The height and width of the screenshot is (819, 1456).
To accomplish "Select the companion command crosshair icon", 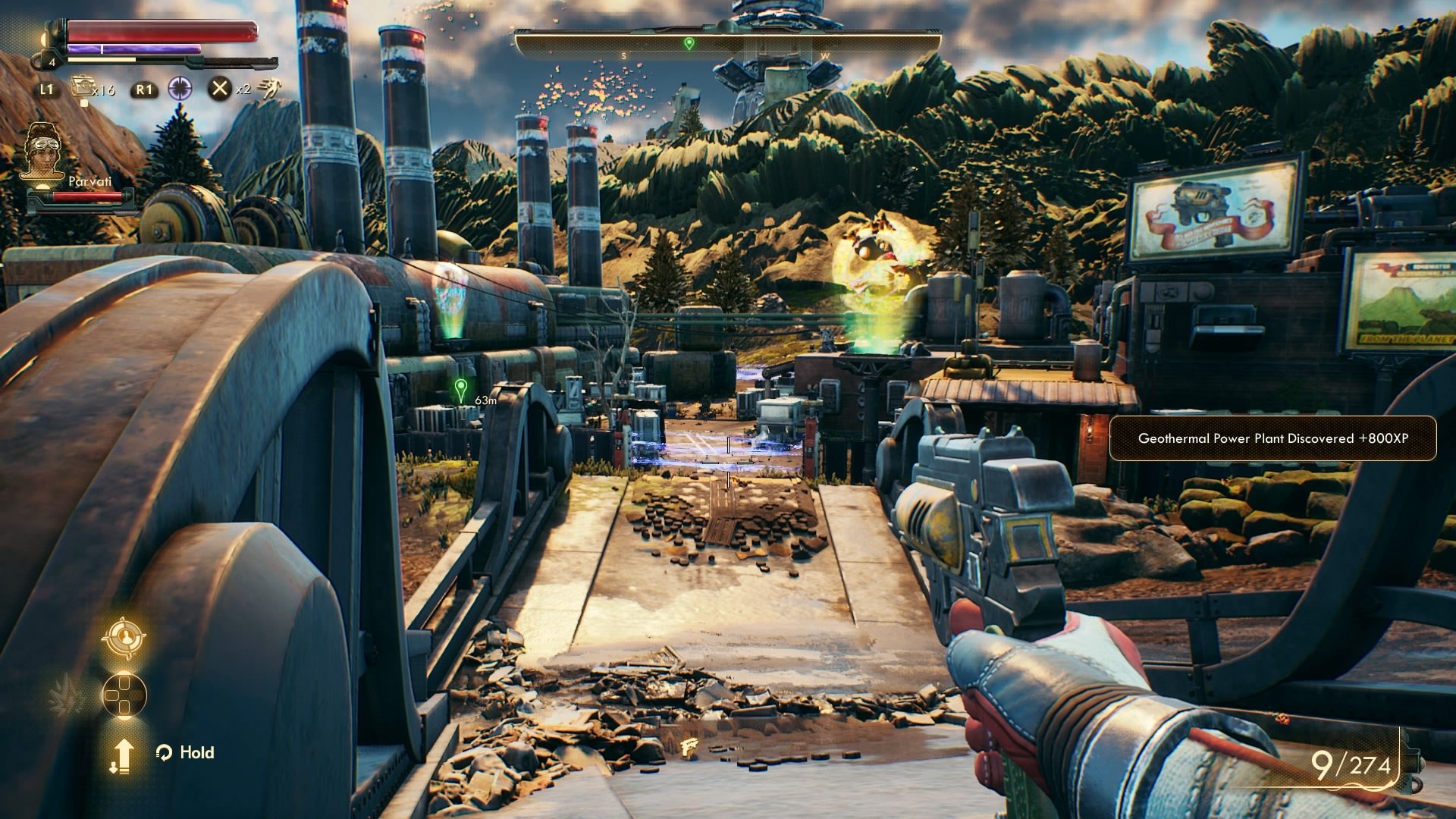I will point(125,639).
